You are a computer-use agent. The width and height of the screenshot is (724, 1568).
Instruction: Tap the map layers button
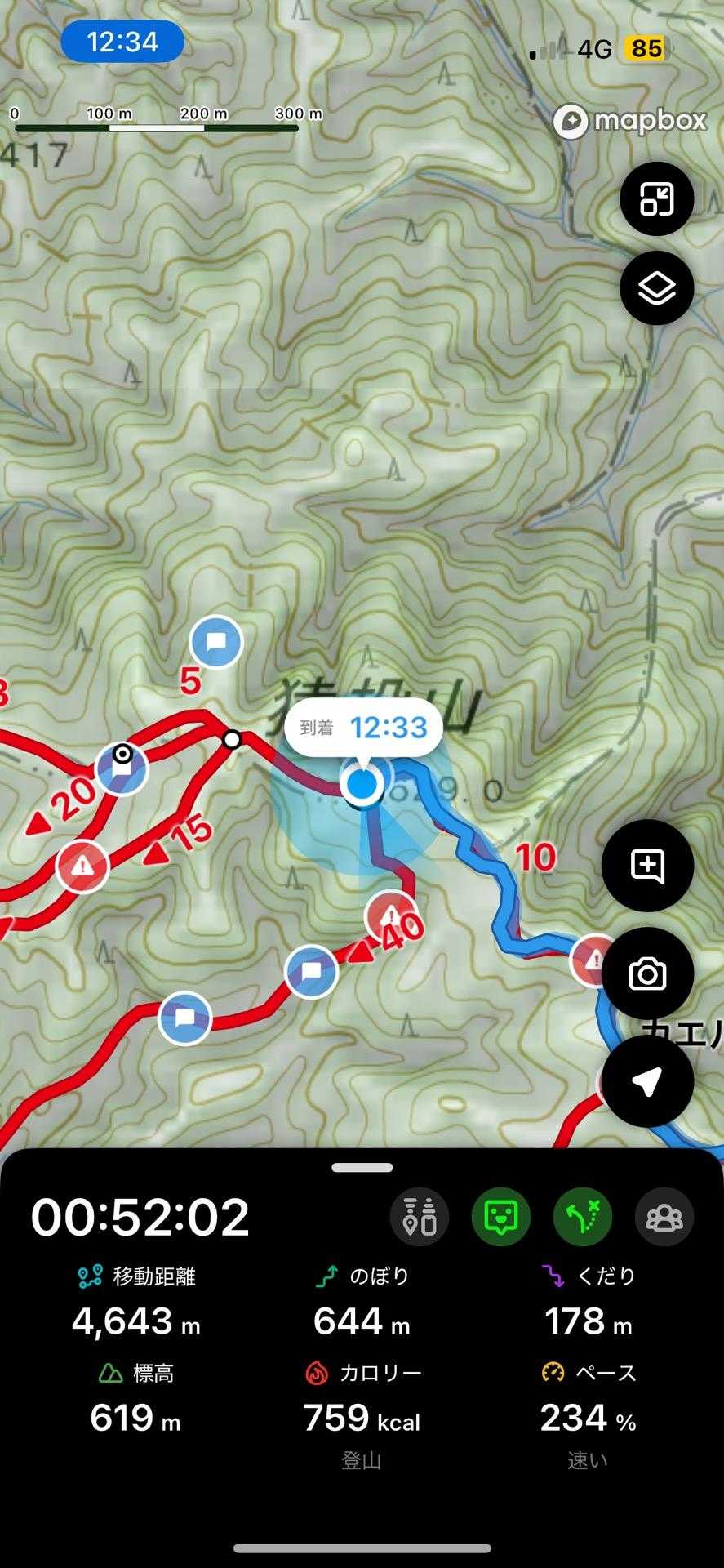coord(656,288)
